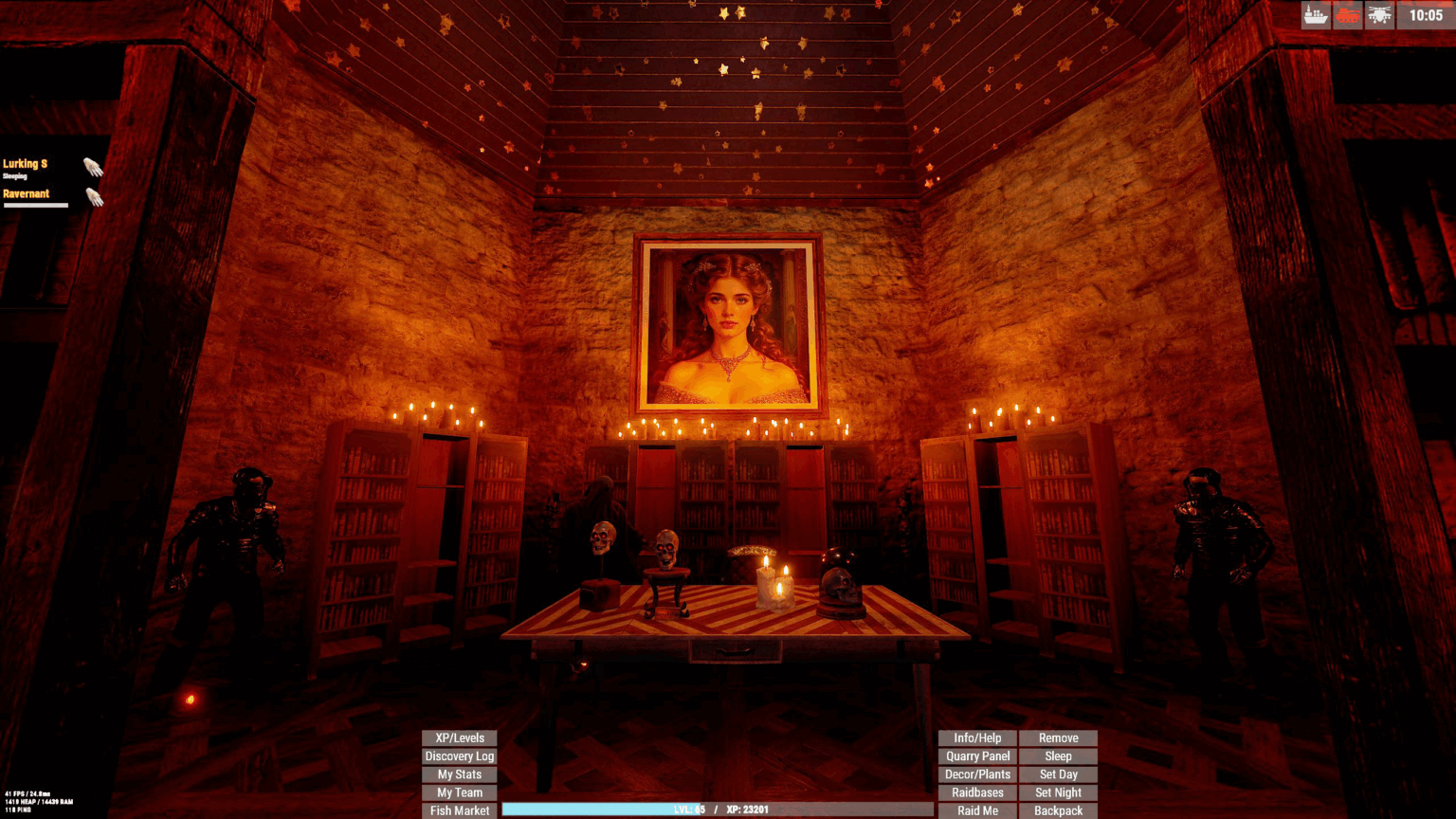Click the Raid Me button
Screen dimensions: 1456x819
pyautogui.click(x=976, y=810)
